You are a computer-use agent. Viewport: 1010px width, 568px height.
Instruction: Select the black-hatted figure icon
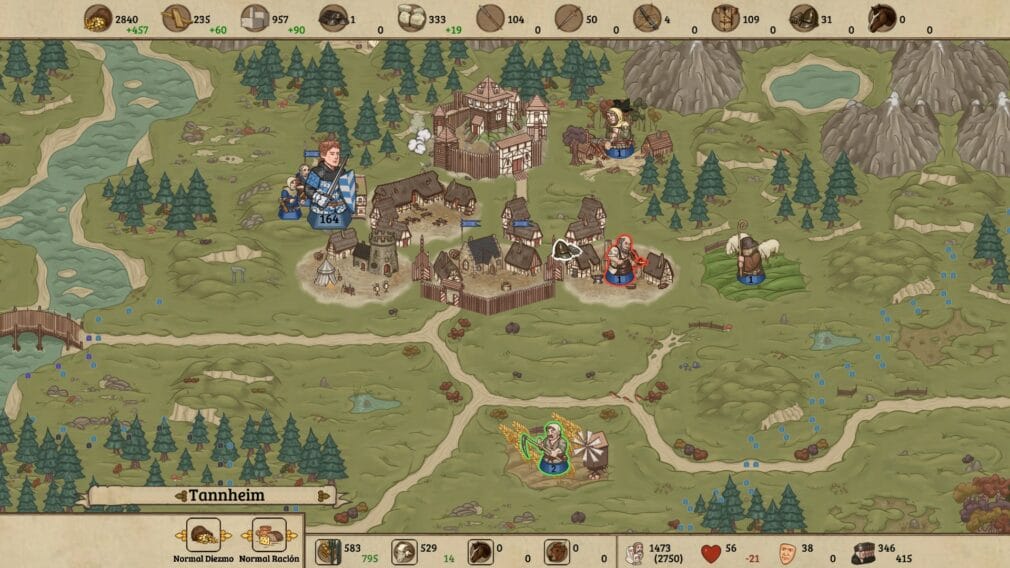[x=862, y=551]
